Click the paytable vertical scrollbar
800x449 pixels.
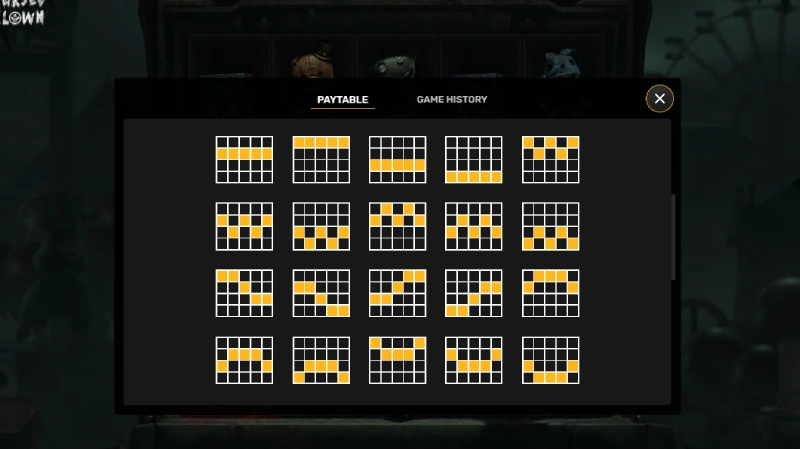674,238
